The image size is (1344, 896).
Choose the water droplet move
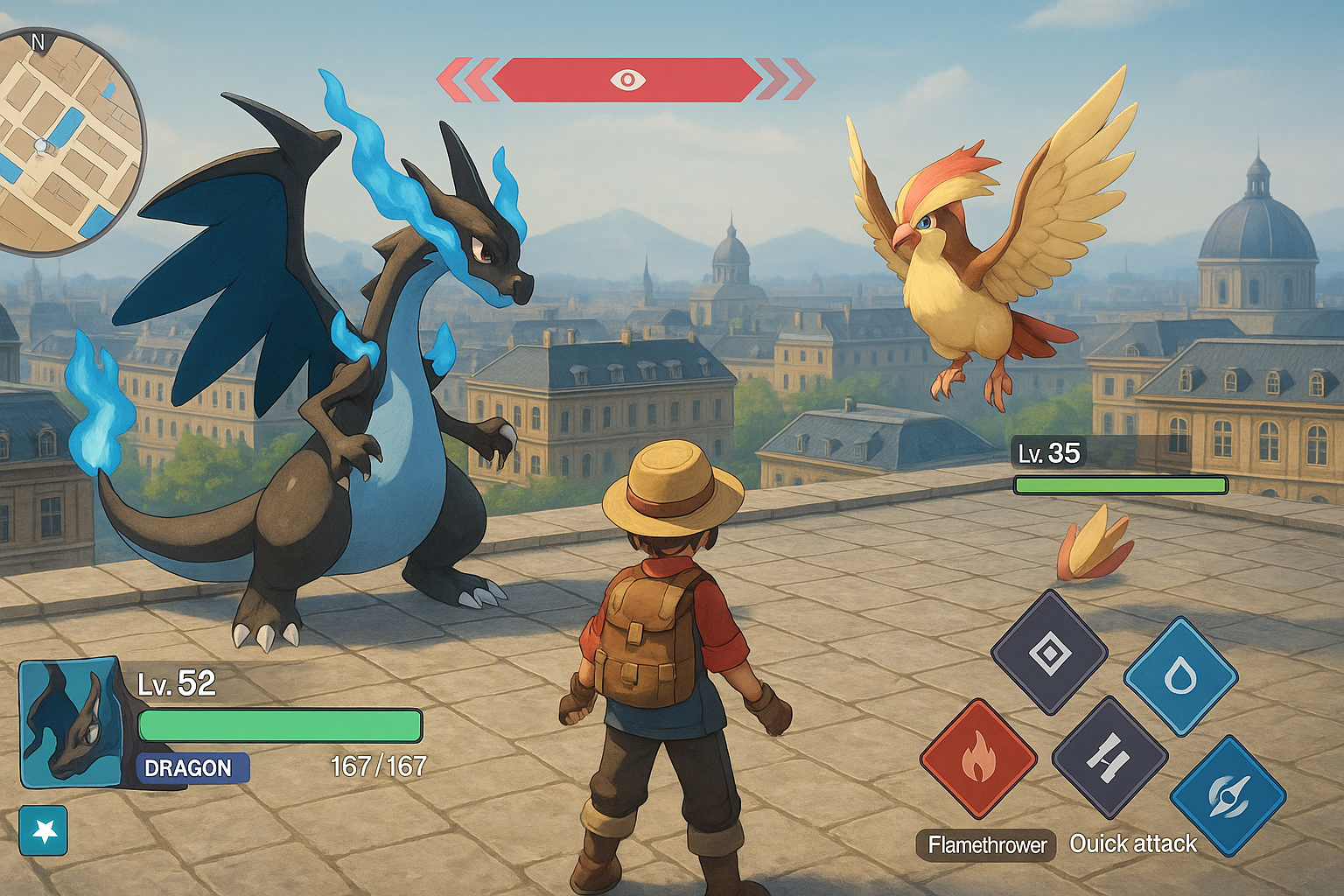point(1180,675)
